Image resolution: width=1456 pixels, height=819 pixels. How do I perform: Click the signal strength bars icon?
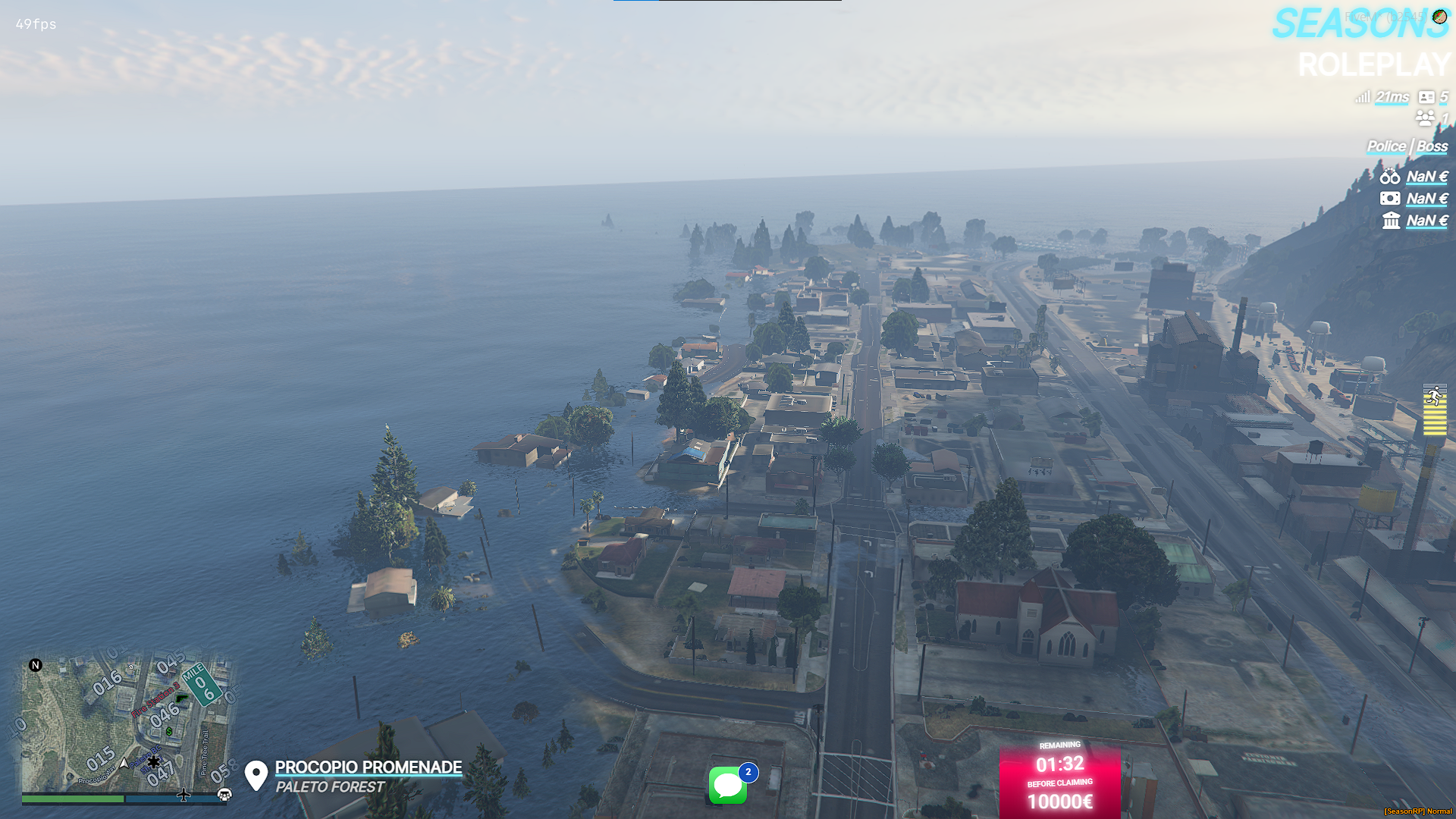tap(1363, 98)
